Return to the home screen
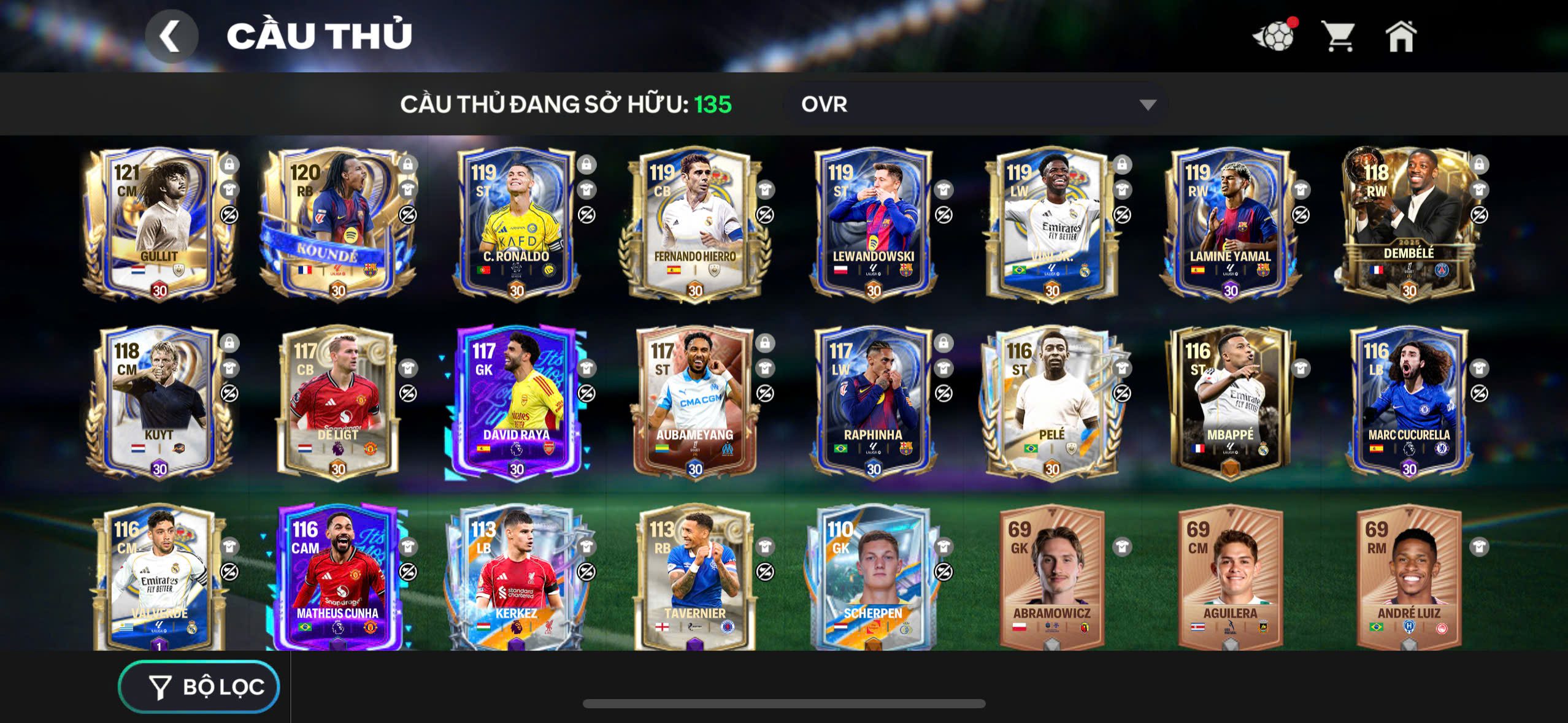 pos(1401,36)
